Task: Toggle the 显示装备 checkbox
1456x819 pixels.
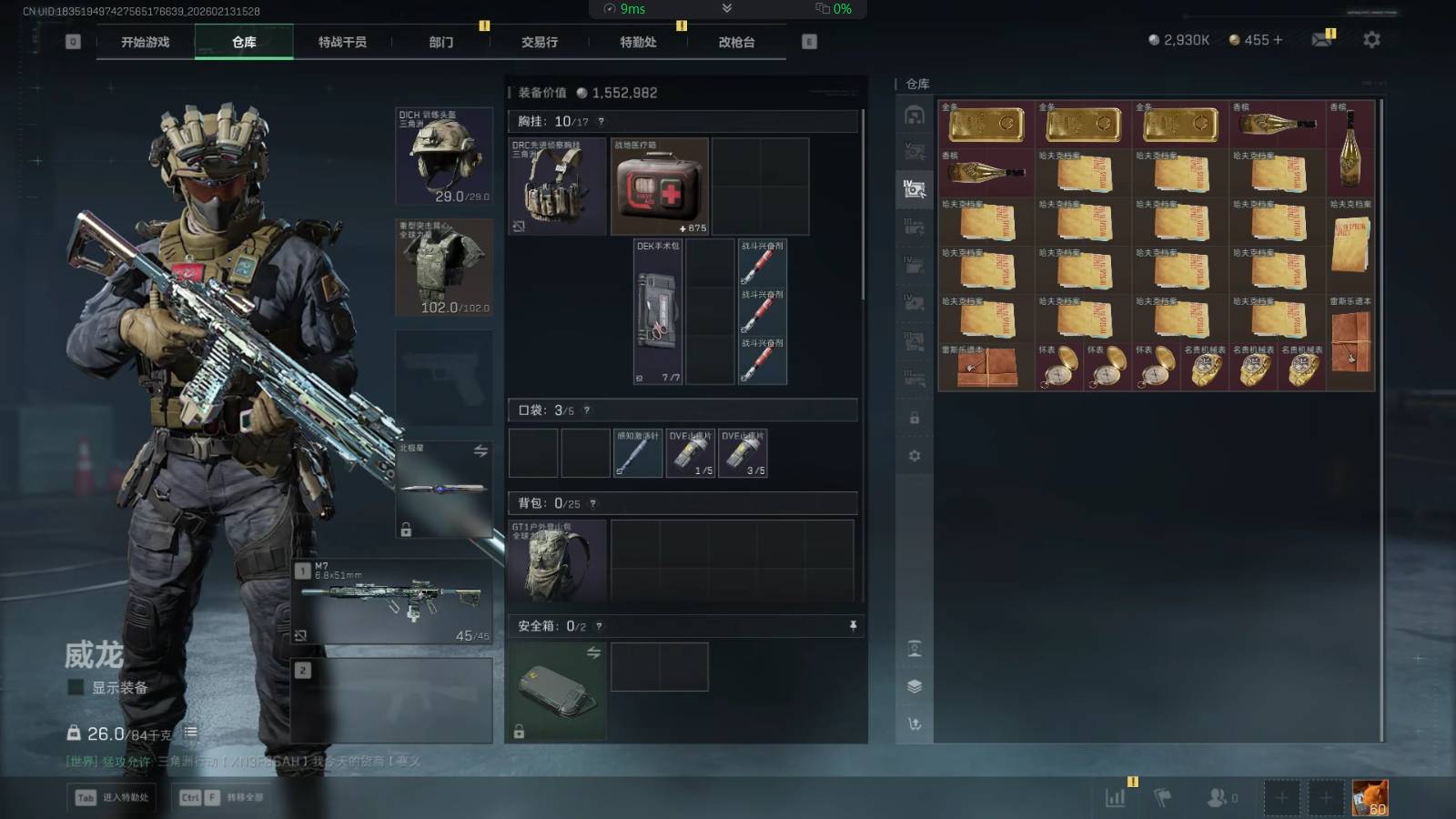Action: 76,688
